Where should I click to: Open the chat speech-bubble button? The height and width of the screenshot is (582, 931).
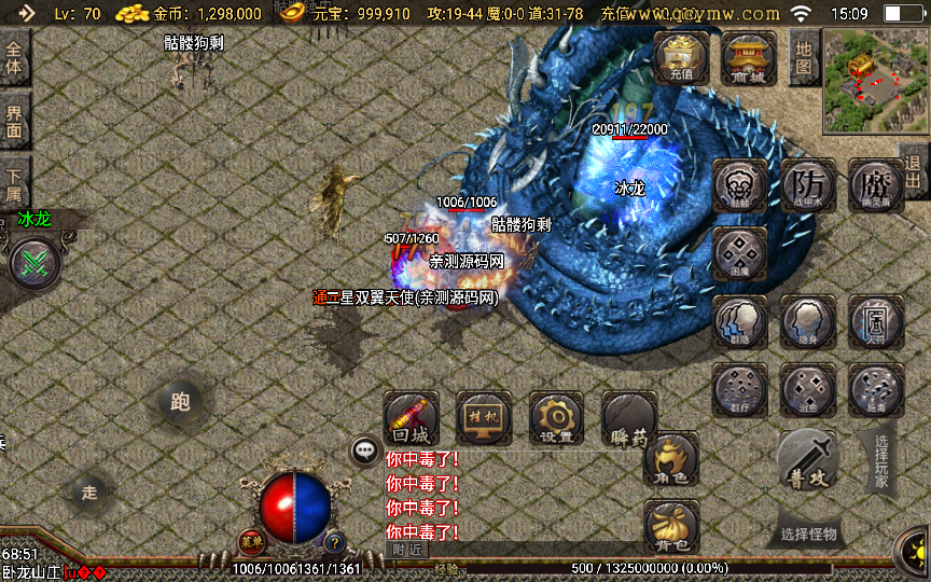click(x=365, y=451)
